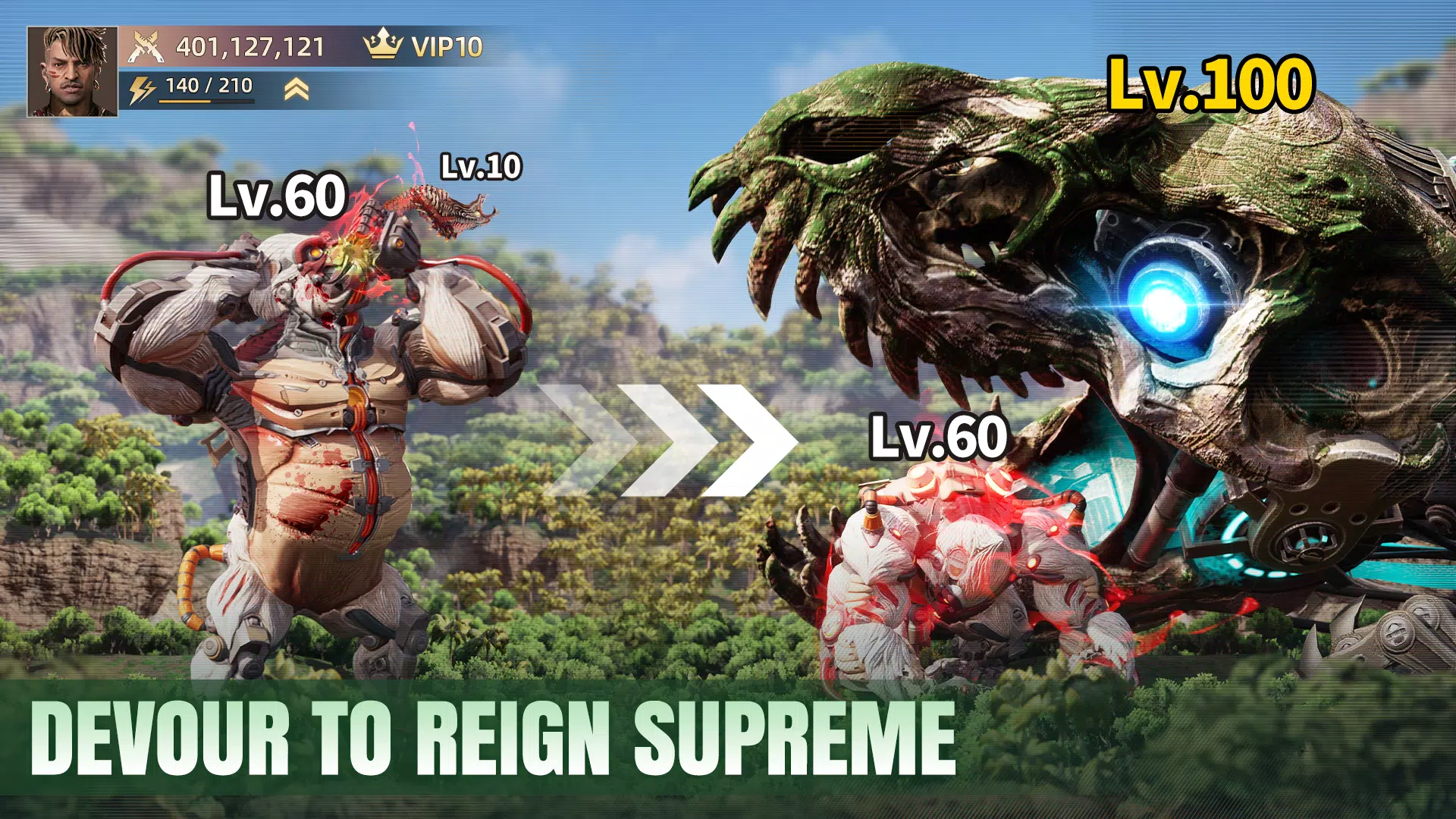Tap the Lv.60 label near the beast's mouth

coord(937,436)
